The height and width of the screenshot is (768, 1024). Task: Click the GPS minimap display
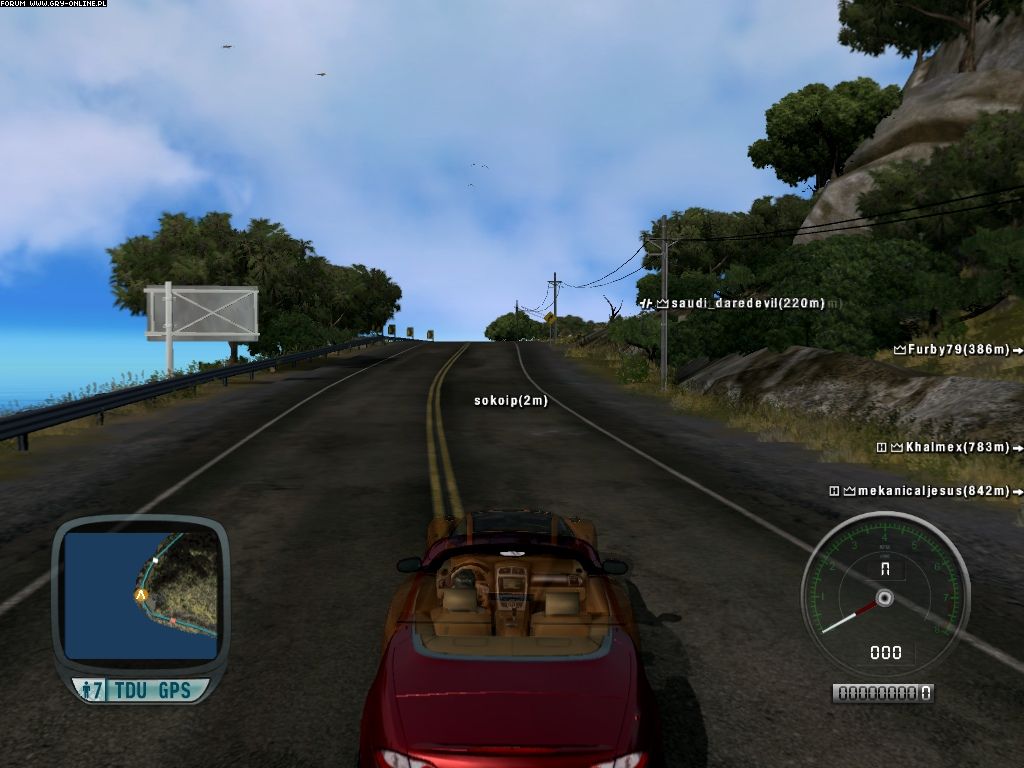[x=140, y=595]
